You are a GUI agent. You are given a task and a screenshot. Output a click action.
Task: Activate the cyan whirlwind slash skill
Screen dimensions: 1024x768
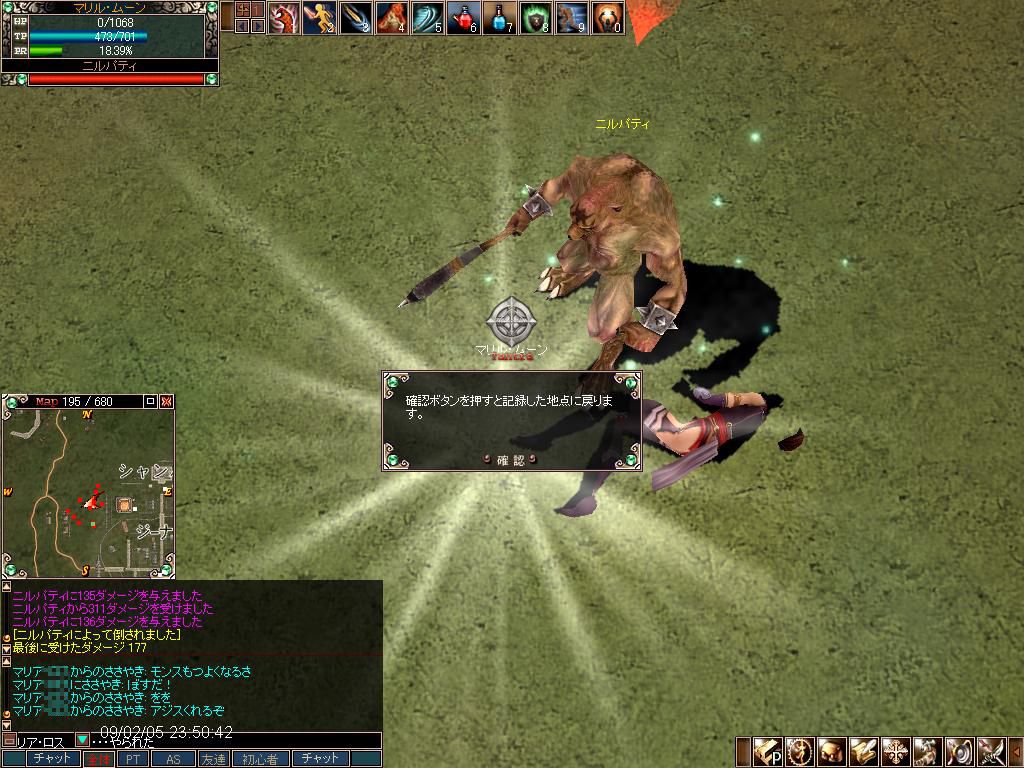tap(427, 18)
